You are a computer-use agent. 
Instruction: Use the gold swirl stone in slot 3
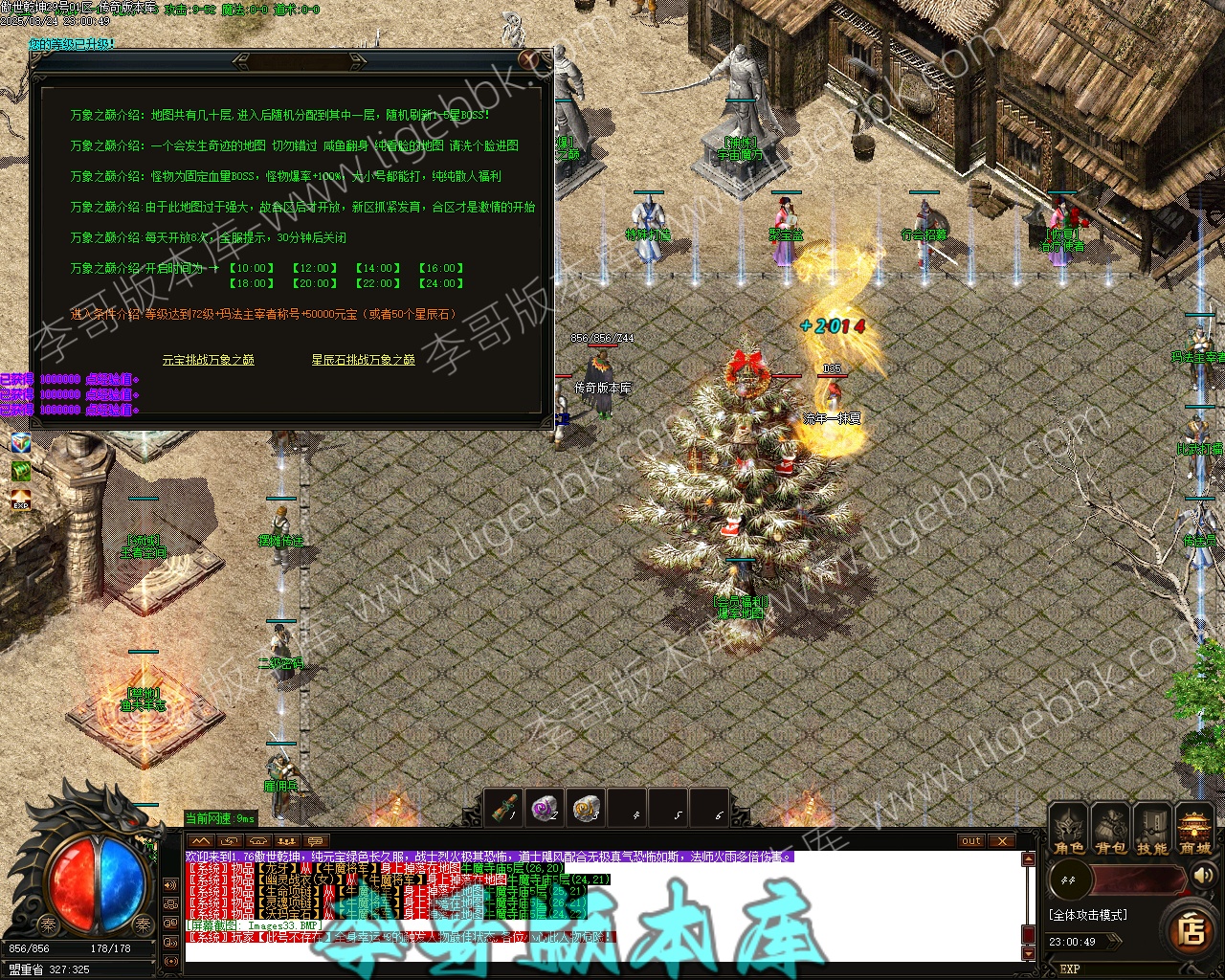586,809
